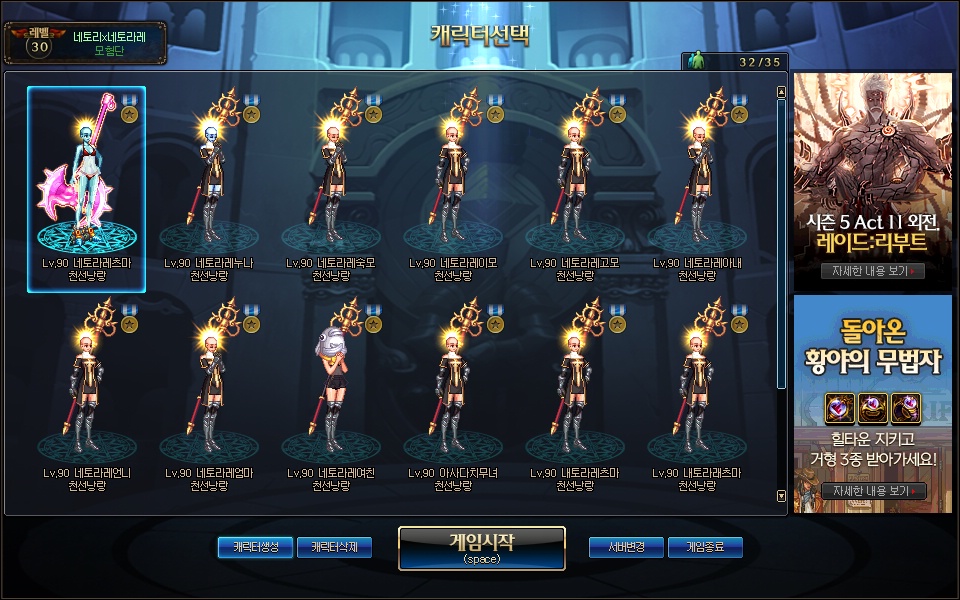View details of the 레이드:리부트 banner
This screenshot has height=600, width=960.
872,271
